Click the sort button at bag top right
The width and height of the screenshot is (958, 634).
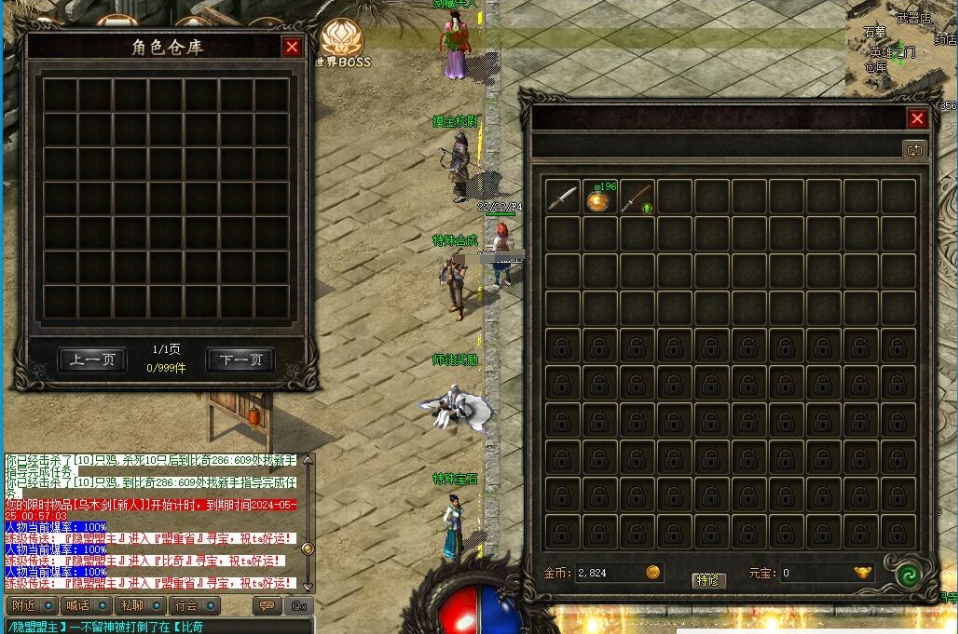coord(914,150)
